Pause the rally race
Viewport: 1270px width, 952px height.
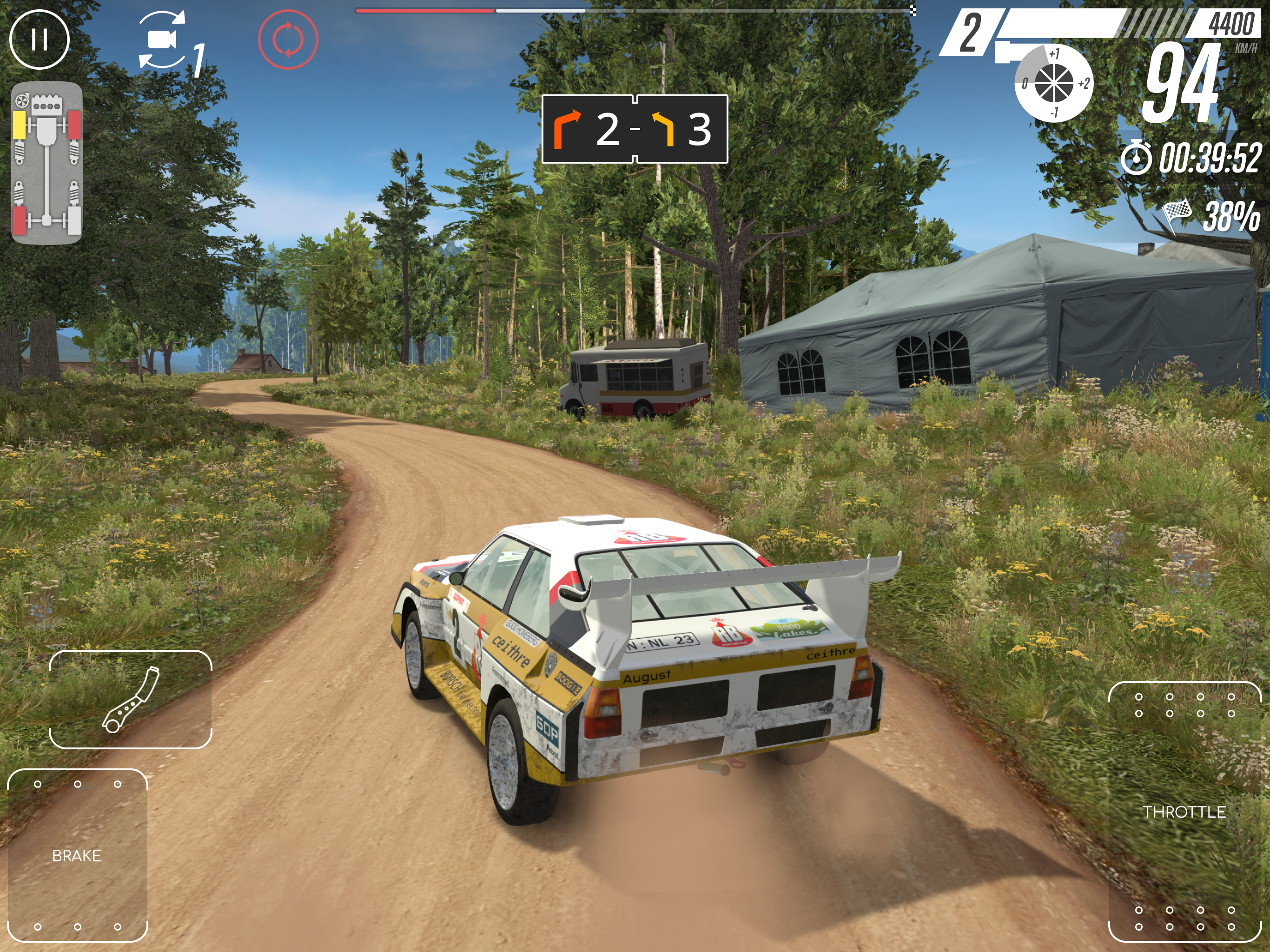coord(40,40)
